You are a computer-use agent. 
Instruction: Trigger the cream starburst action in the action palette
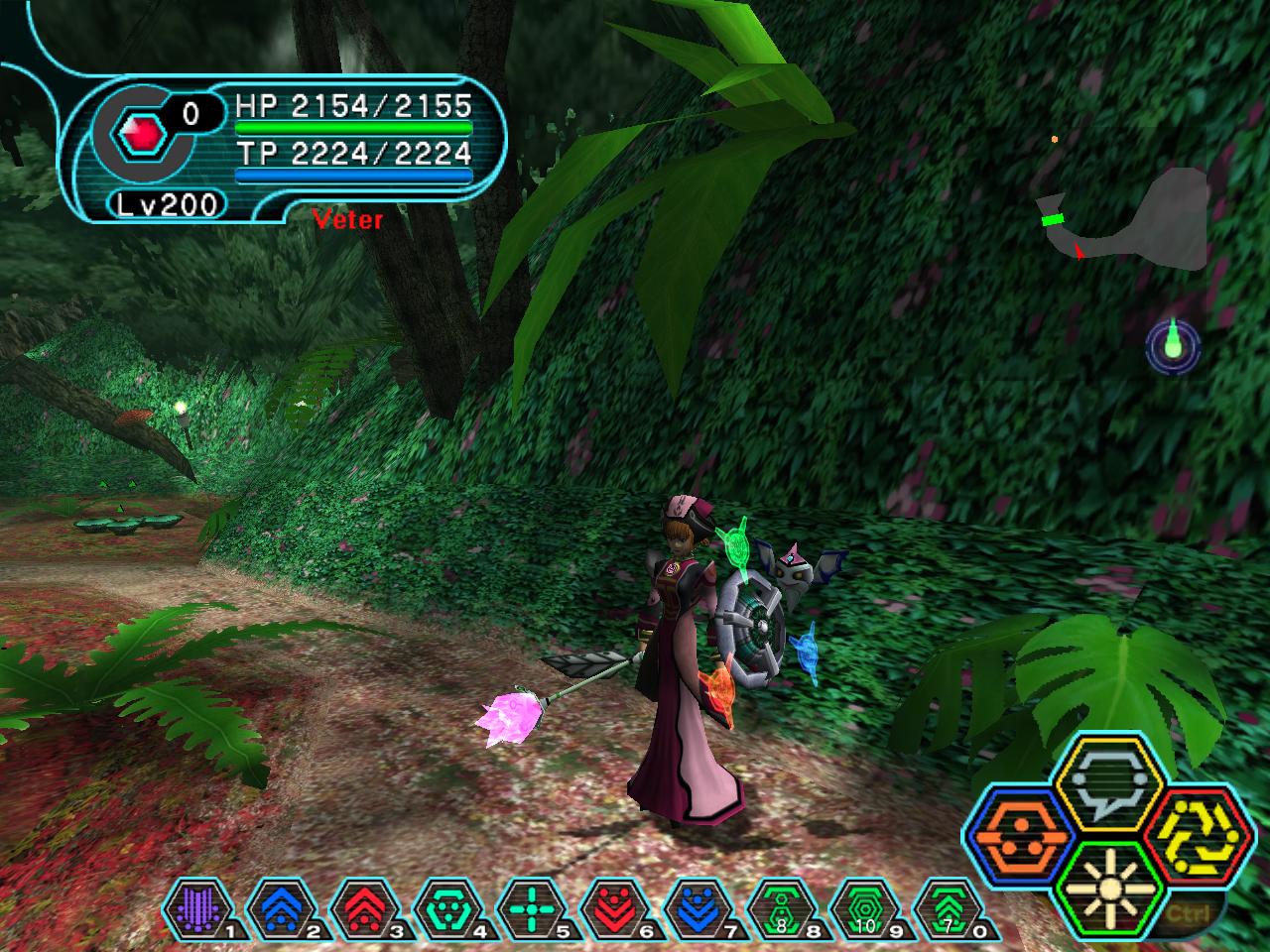coord(1102,882)
